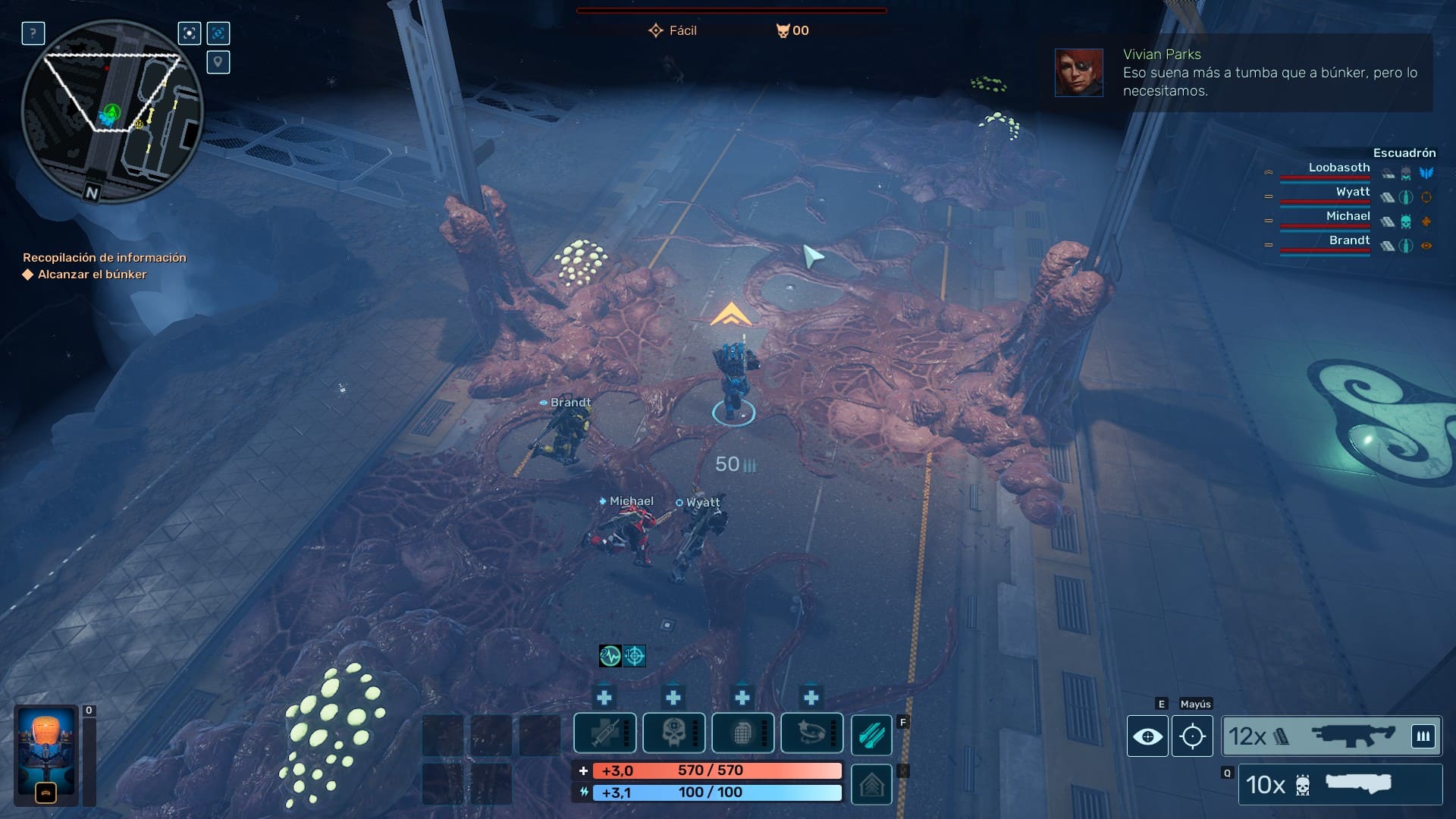Enable the crosshair aim mode button
This screenshot has height=819, width=1456.
(1192, 736)
